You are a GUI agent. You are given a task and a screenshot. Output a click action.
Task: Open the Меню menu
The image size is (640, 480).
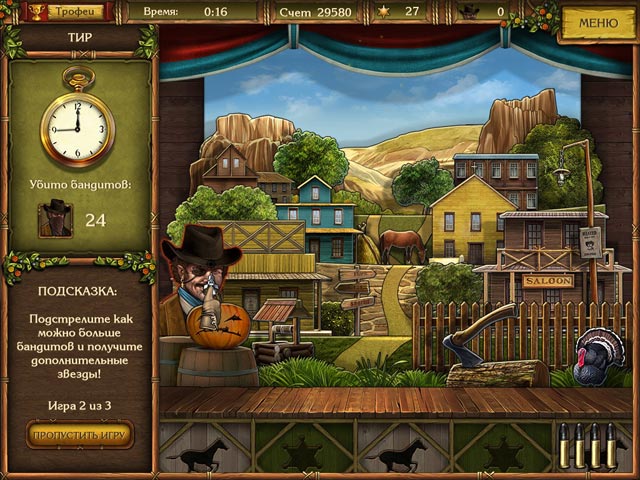(597, 21)
